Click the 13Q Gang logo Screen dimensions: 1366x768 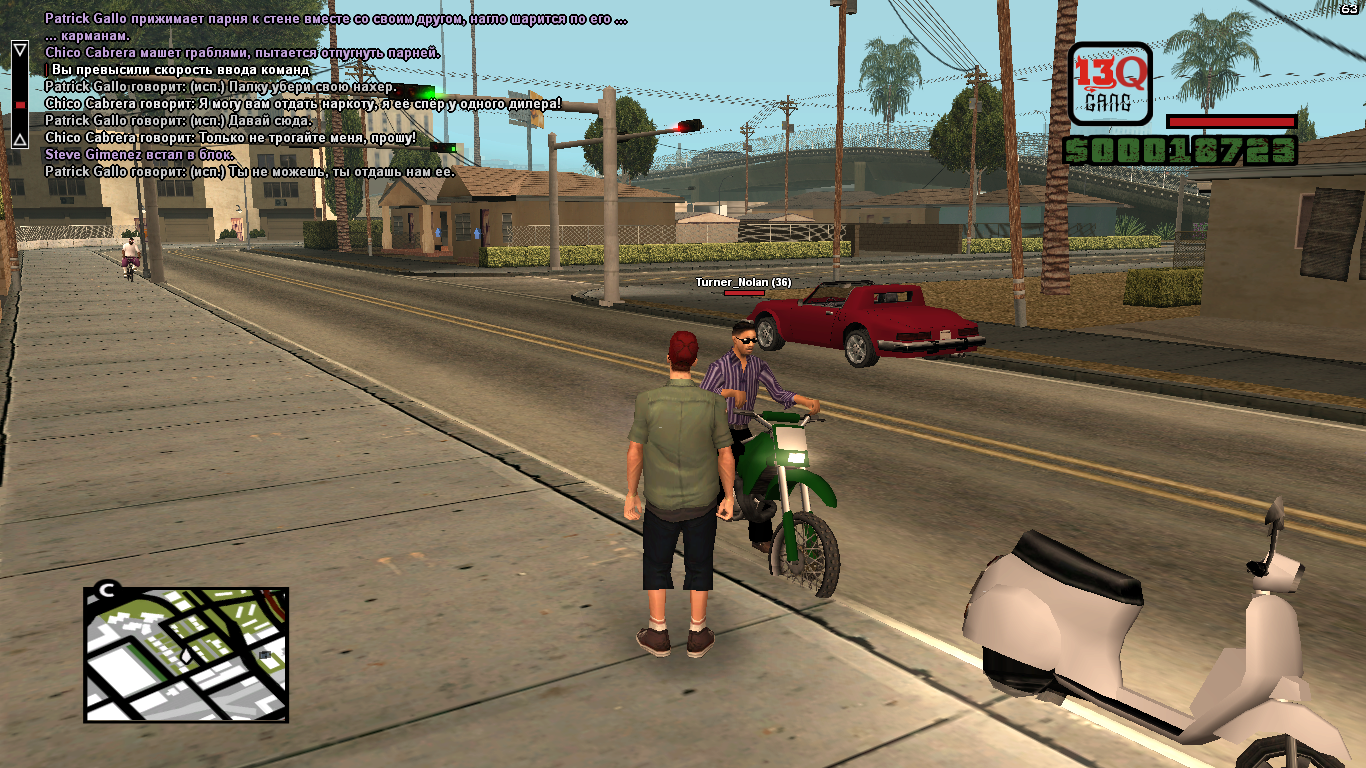pyautogui.click(x=1110, y=83)
